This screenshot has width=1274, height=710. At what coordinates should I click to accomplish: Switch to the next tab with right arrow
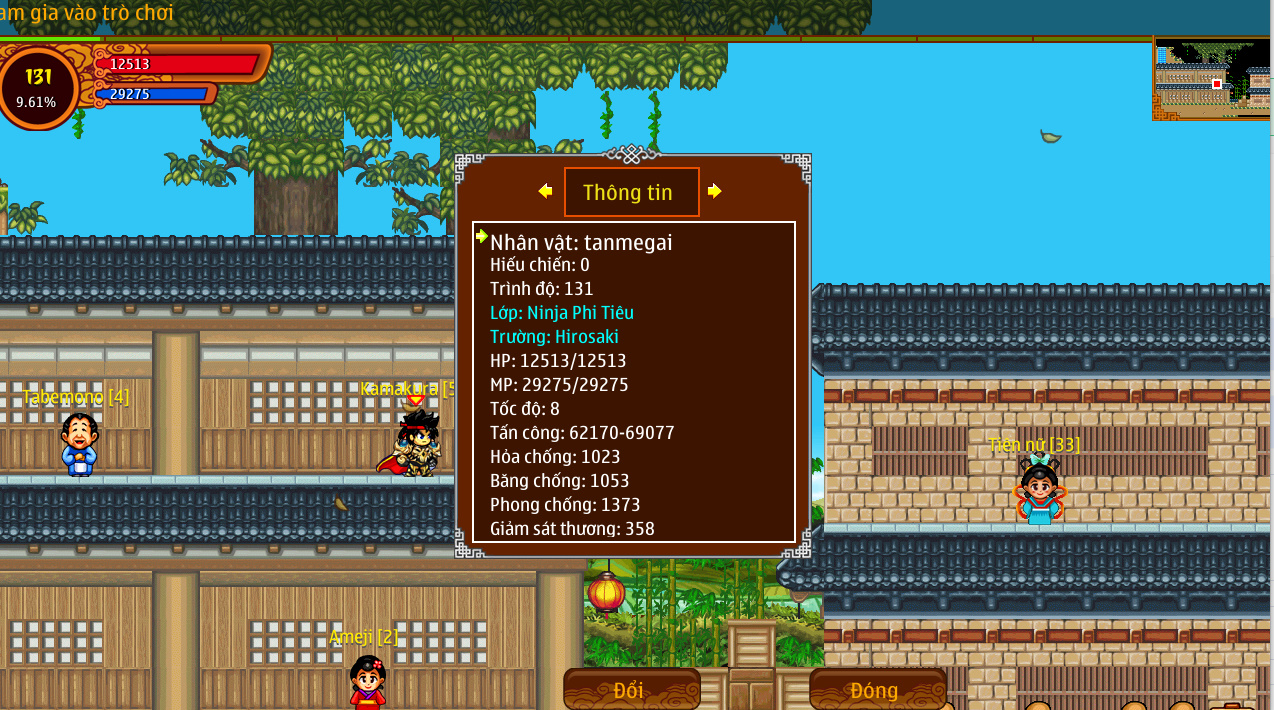coord(715,191)
